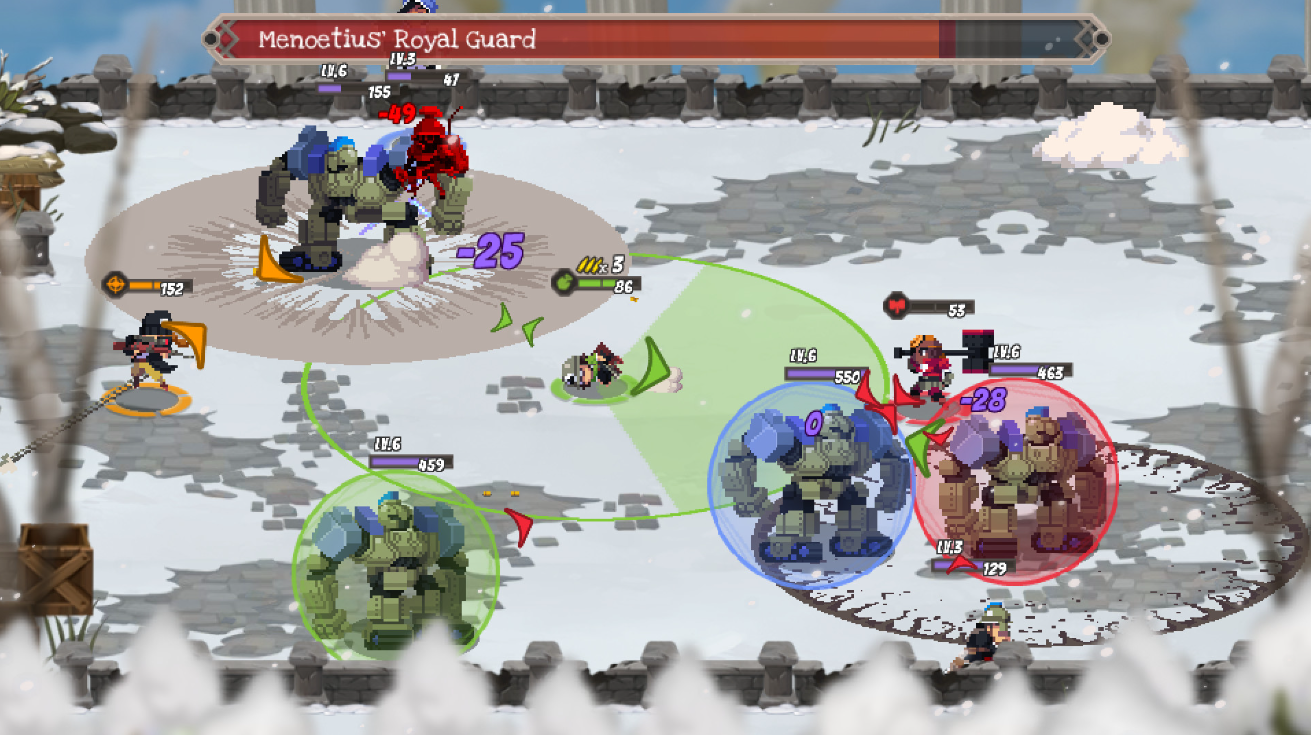Click the red heart cooldown icon

pos(896,305)
